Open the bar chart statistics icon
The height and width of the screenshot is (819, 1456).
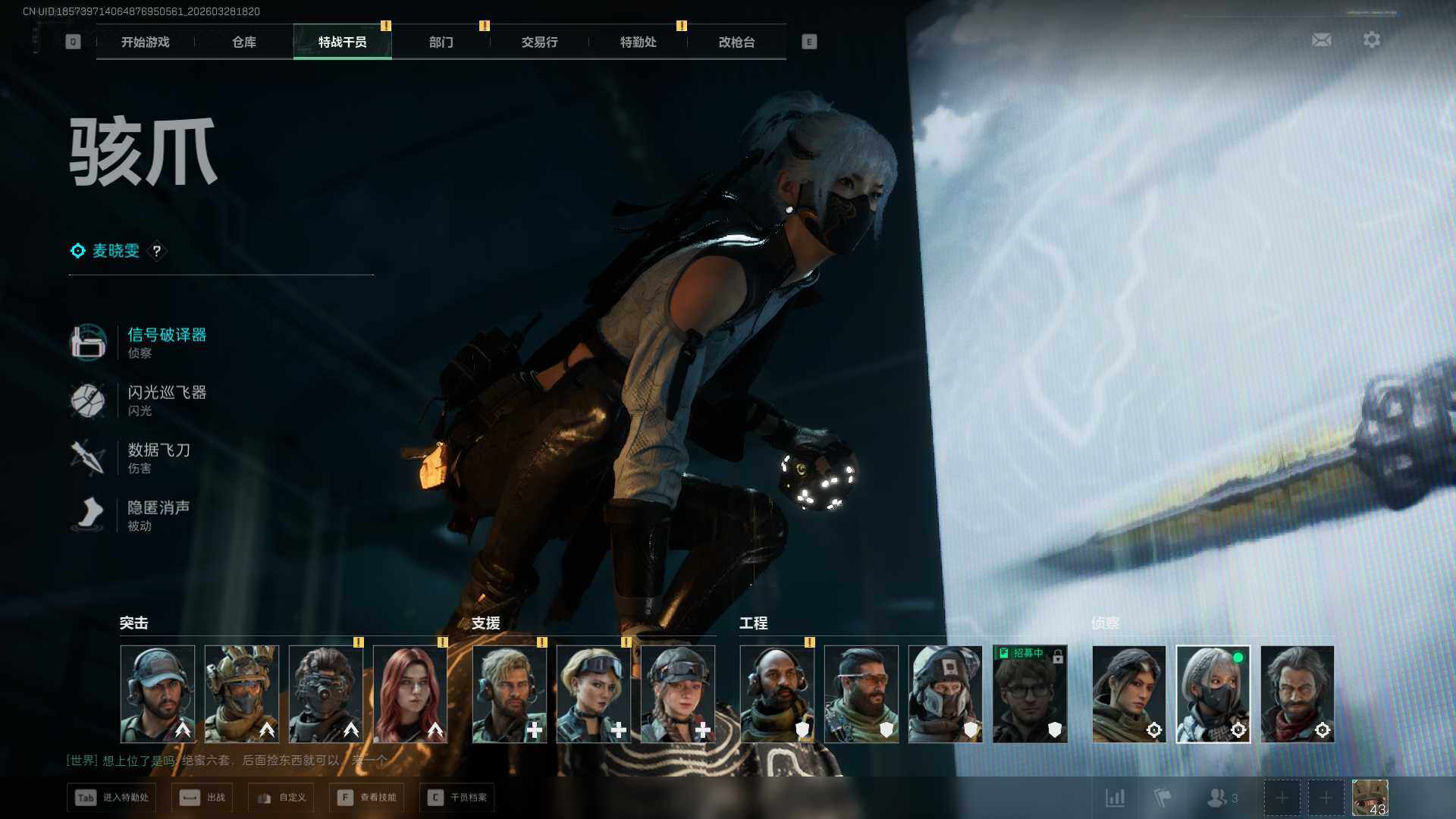point(1115,798)
